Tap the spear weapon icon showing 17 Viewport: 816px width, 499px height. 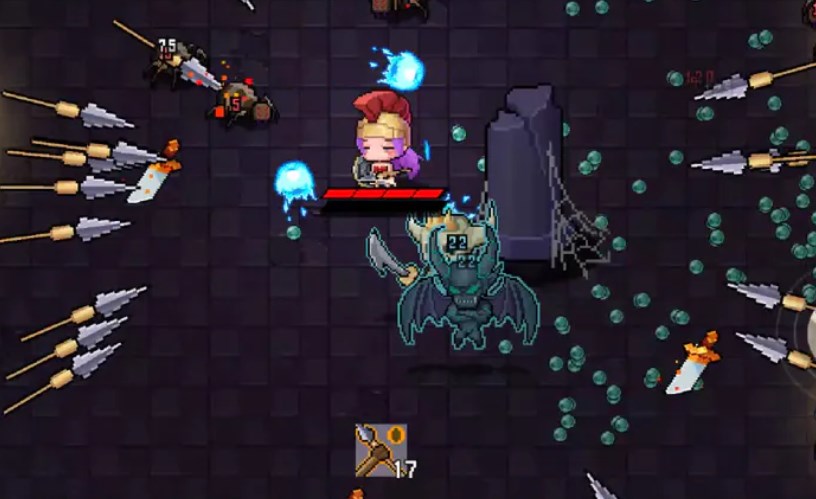pos(380,449)
